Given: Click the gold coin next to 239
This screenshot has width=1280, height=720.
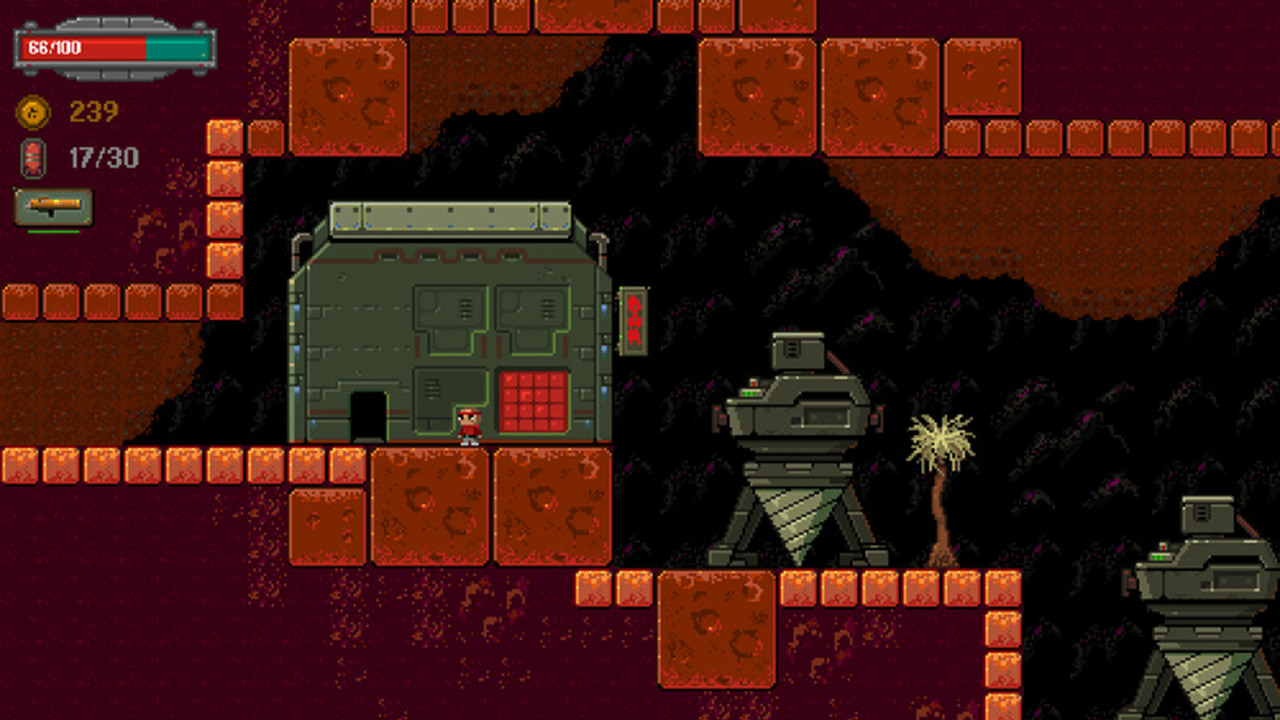Looking at the screenshot, I should (x=33, y=111).
